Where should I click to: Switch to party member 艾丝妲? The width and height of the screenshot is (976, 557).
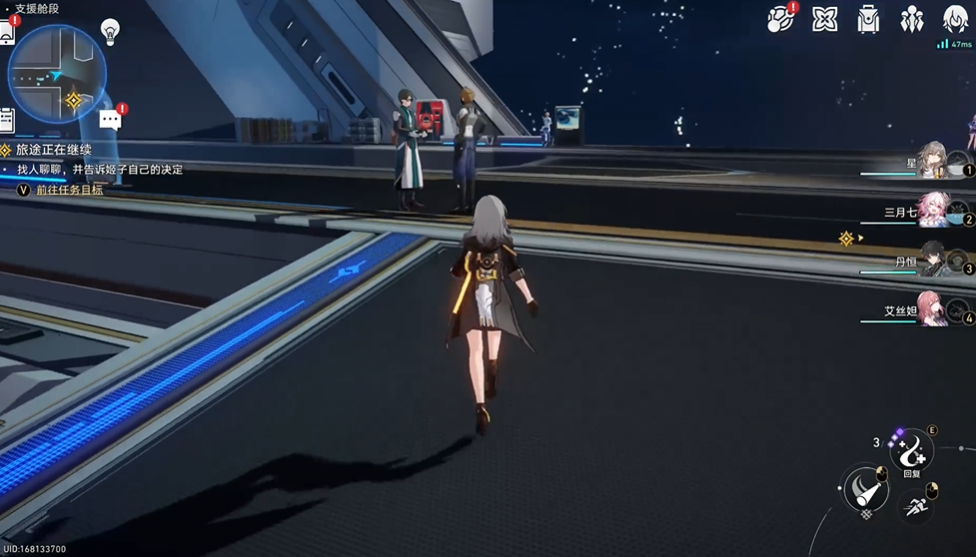tap(933, 308)
